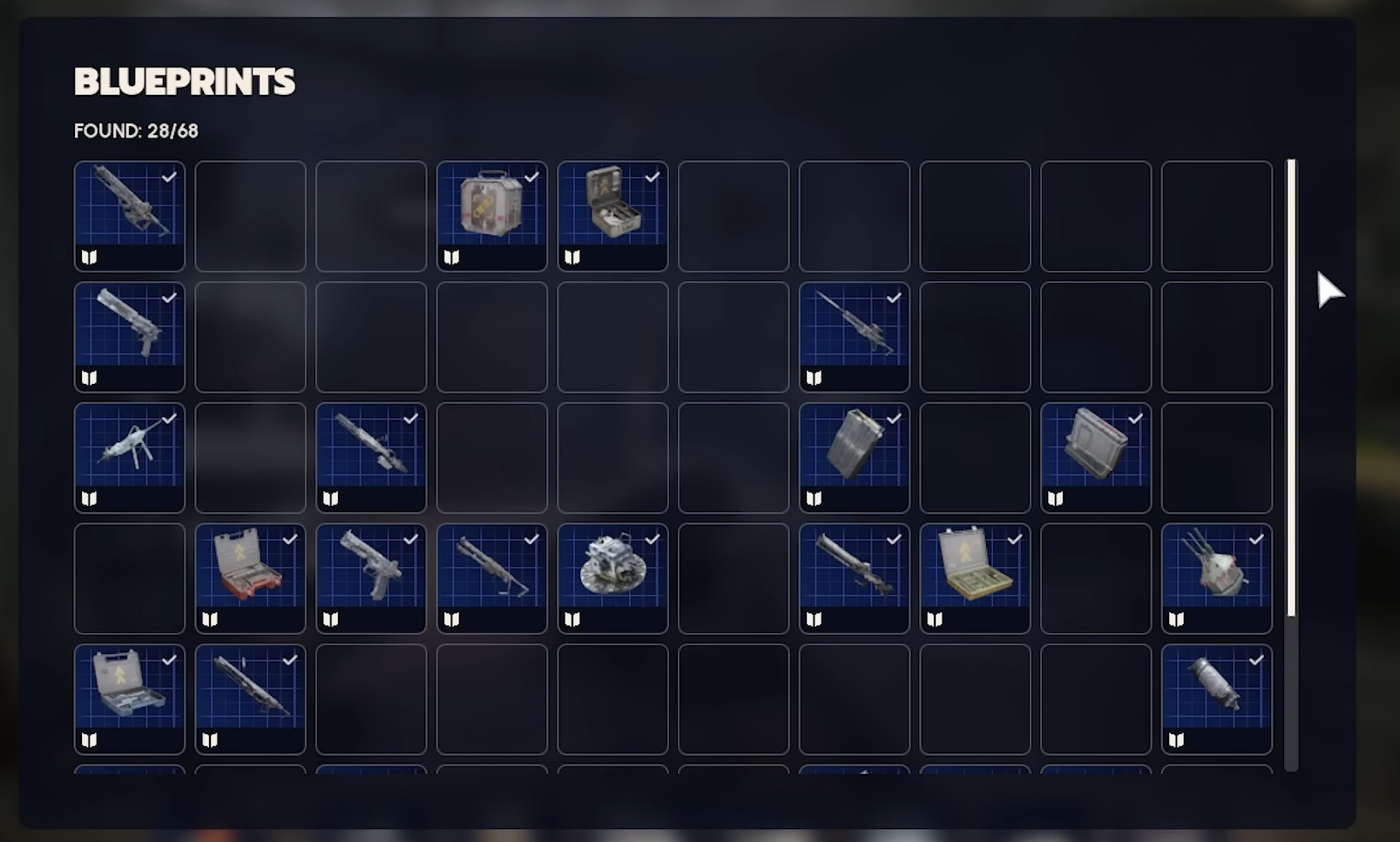Click the book icon under the engine part blueprint

tap(573, 619)
